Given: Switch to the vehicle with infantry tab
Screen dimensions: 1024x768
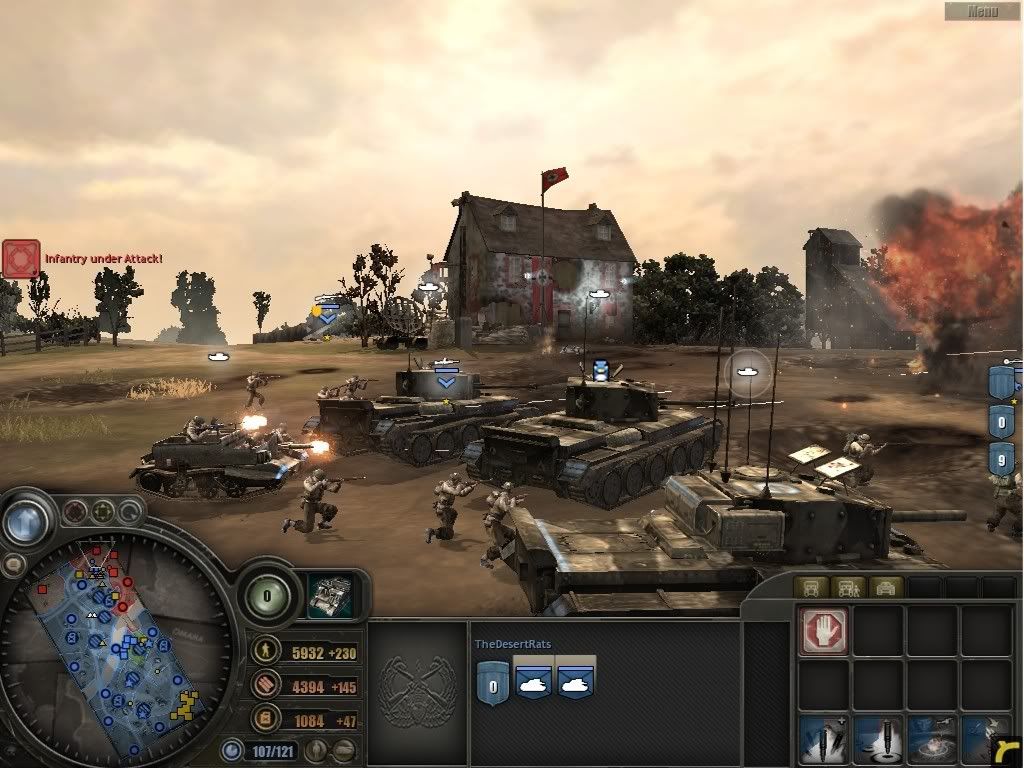Looking at the screenshot, I should (849, 587).
